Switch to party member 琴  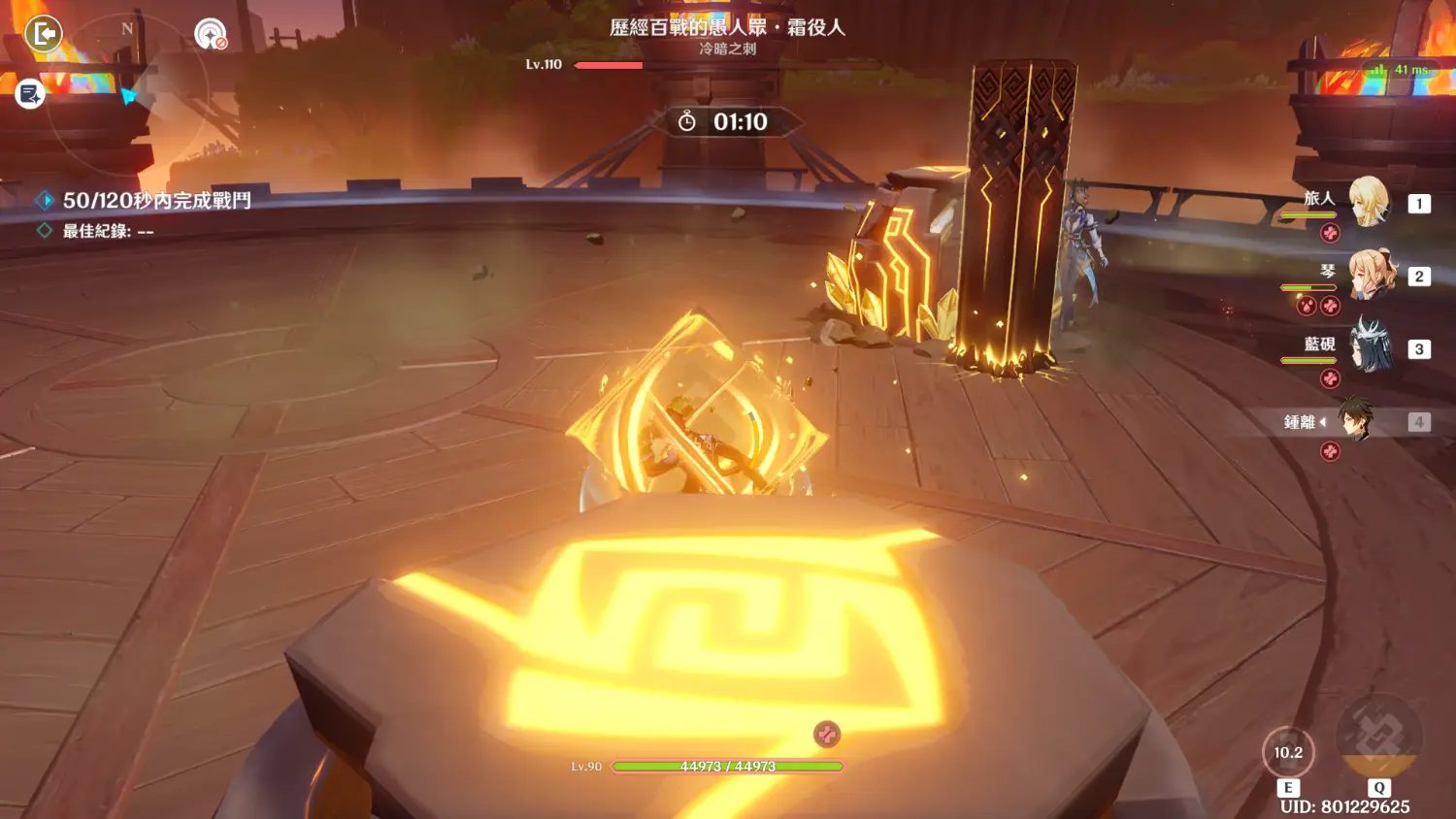(1370, 276)
